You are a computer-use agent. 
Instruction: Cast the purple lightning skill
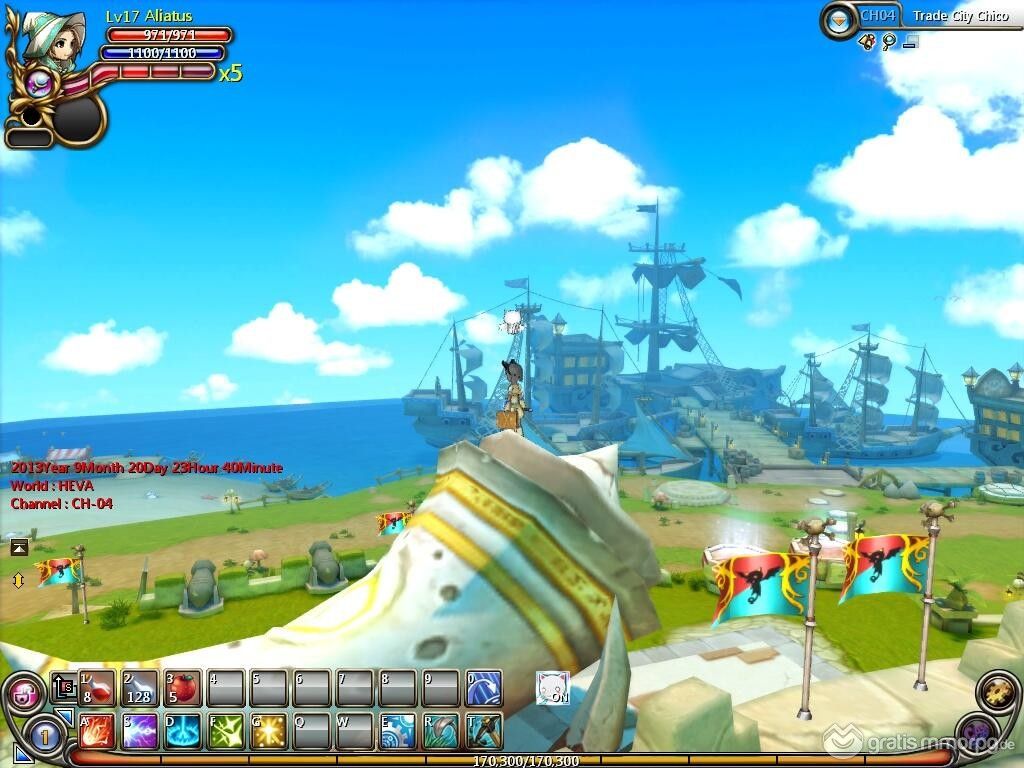click(140, 731)
